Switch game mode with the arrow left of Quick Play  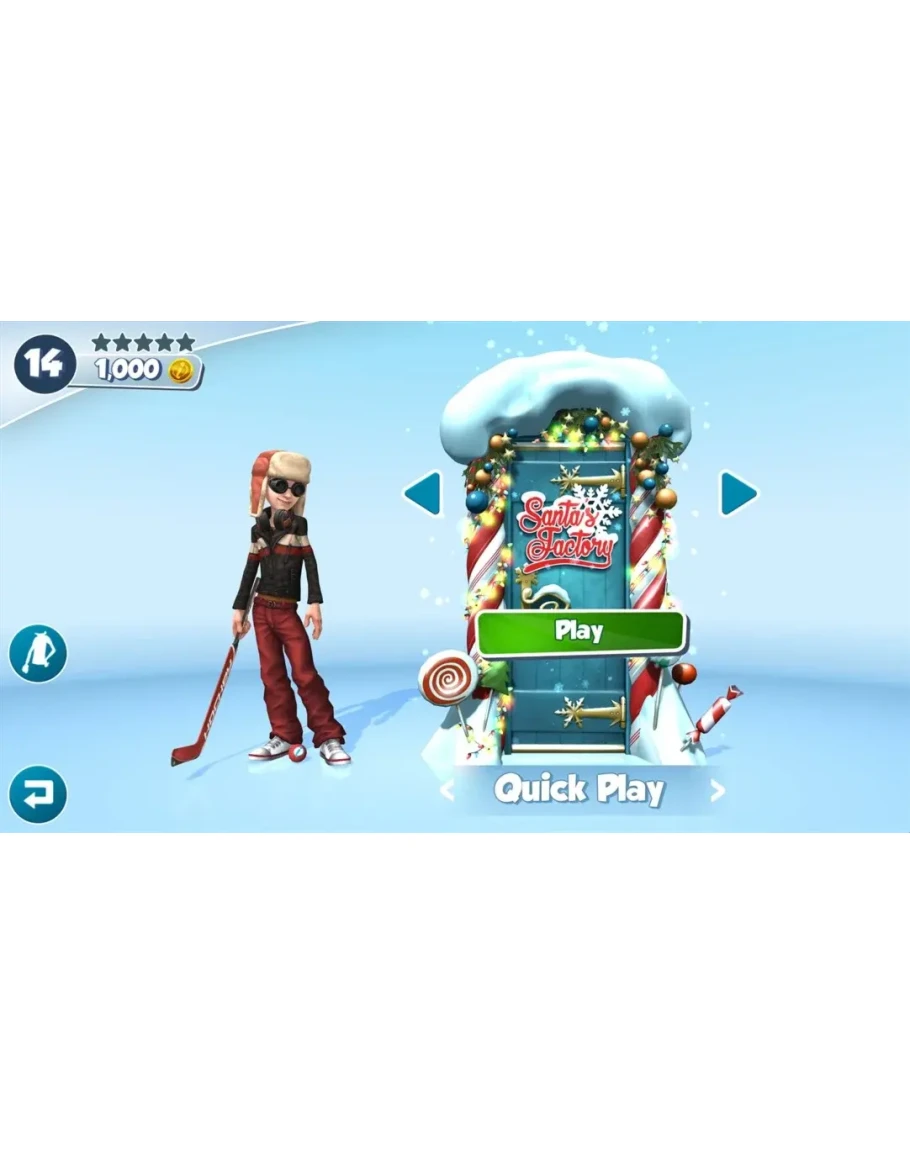447,791
